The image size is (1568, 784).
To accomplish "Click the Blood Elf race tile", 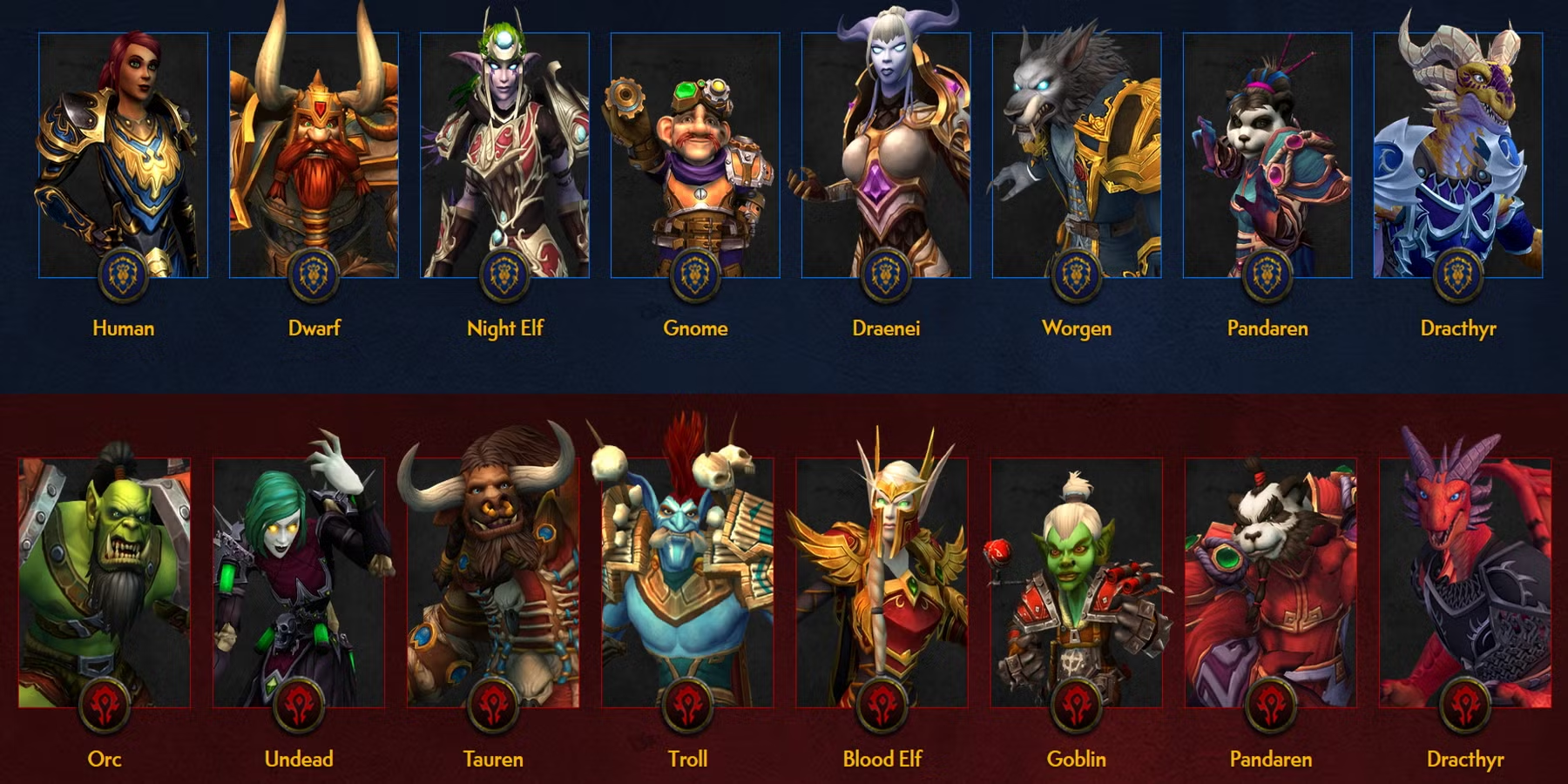I will (882, 582).
